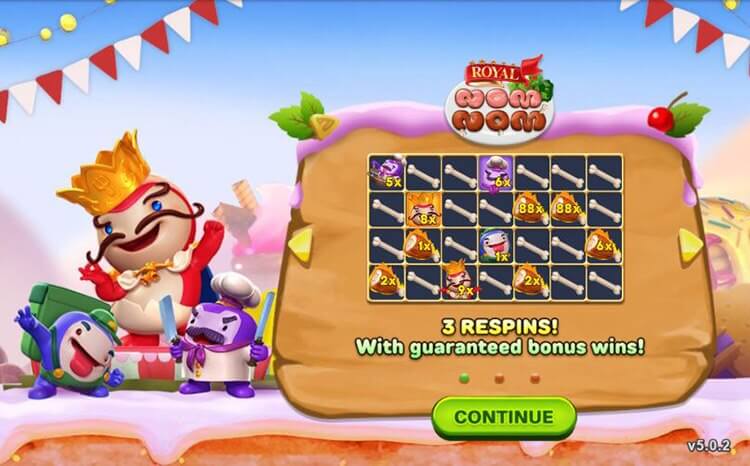The width and height of the screenshot is (750, 466).
Task: Continue to the game
Action: tap(503, 416)
